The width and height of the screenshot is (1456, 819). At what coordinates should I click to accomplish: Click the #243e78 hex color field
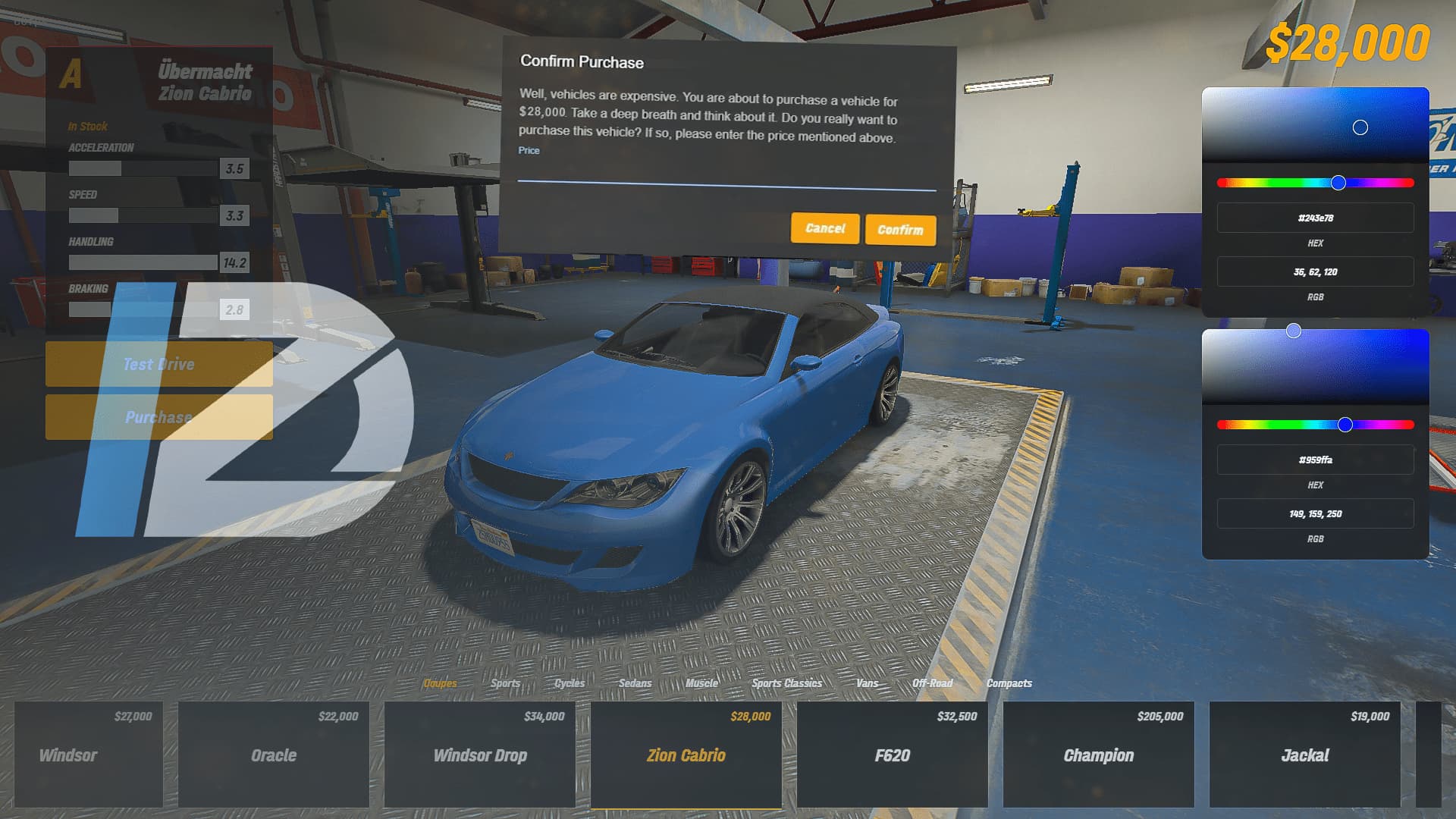[x=1315, y=218]
